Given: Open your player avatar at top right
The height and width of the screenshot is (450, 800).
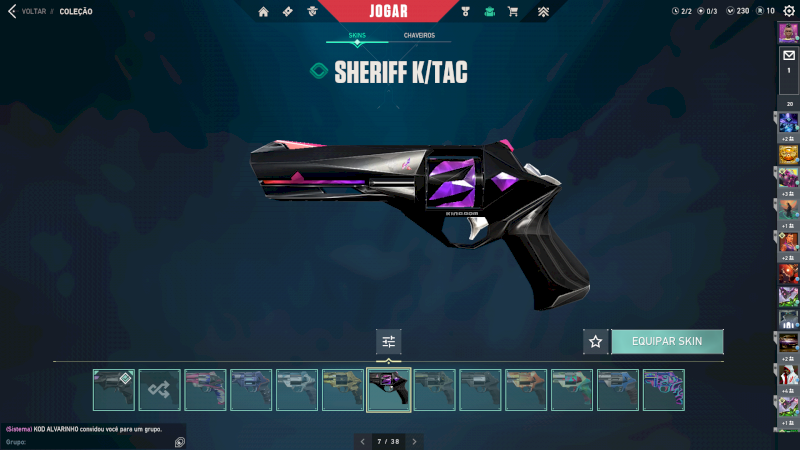Looking at the screenshot, I should [788, 31].
